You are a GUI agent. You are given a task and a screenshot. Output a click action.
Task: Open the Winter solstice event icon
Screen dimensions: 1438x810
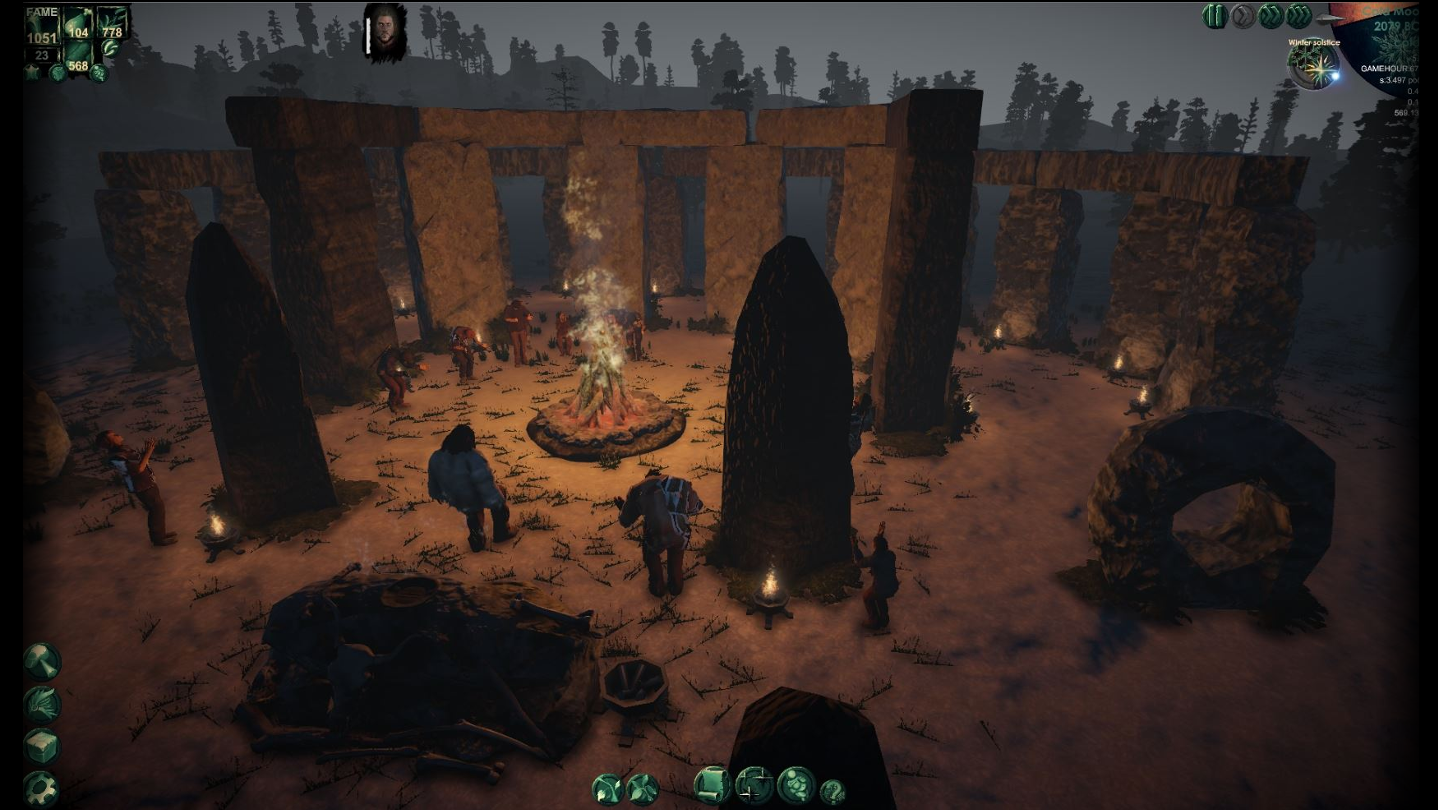pos(1313,66)
